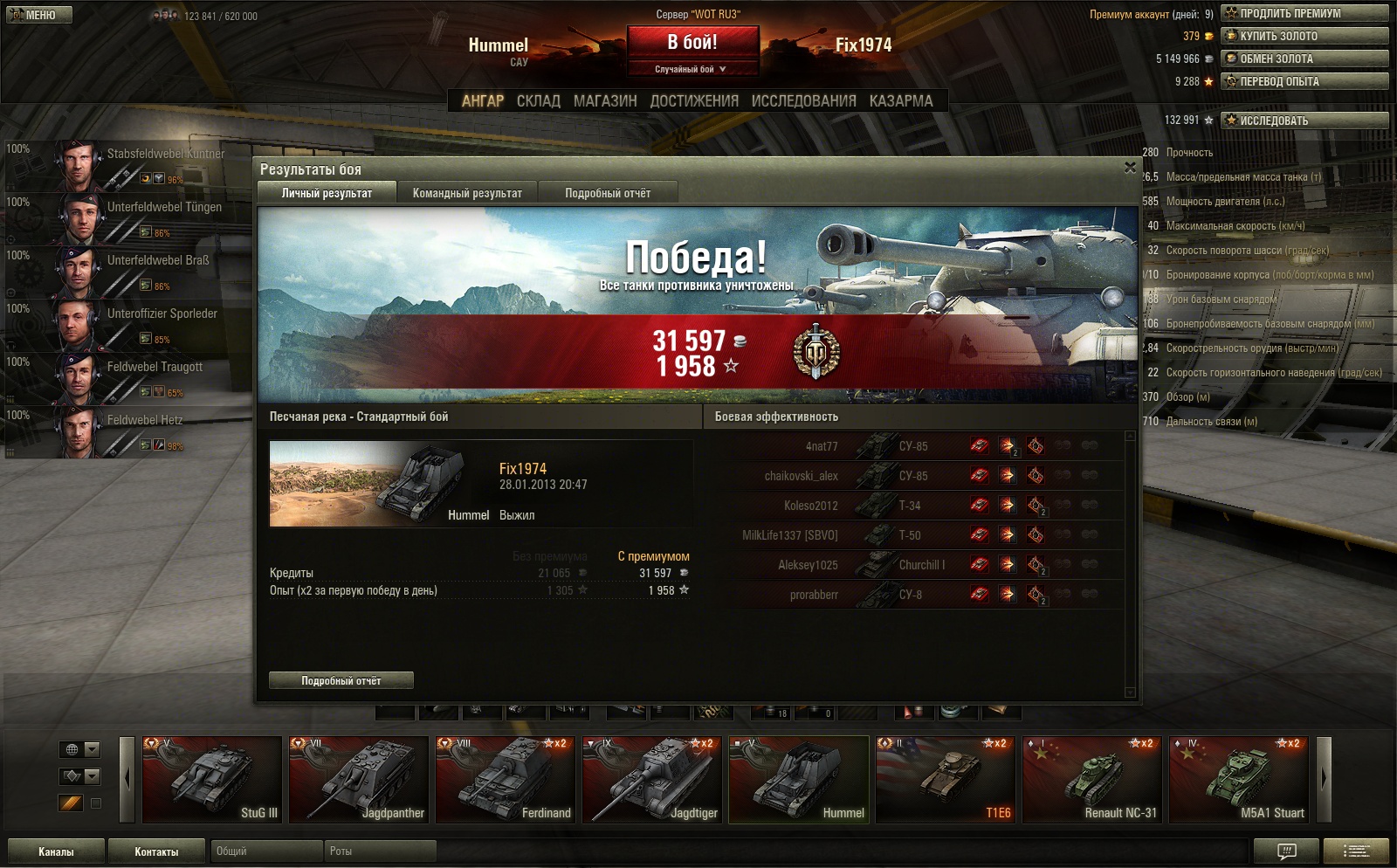
Task: Open the Каналы chat channels button
Action: pyautogui.click(x=56, y=851)
